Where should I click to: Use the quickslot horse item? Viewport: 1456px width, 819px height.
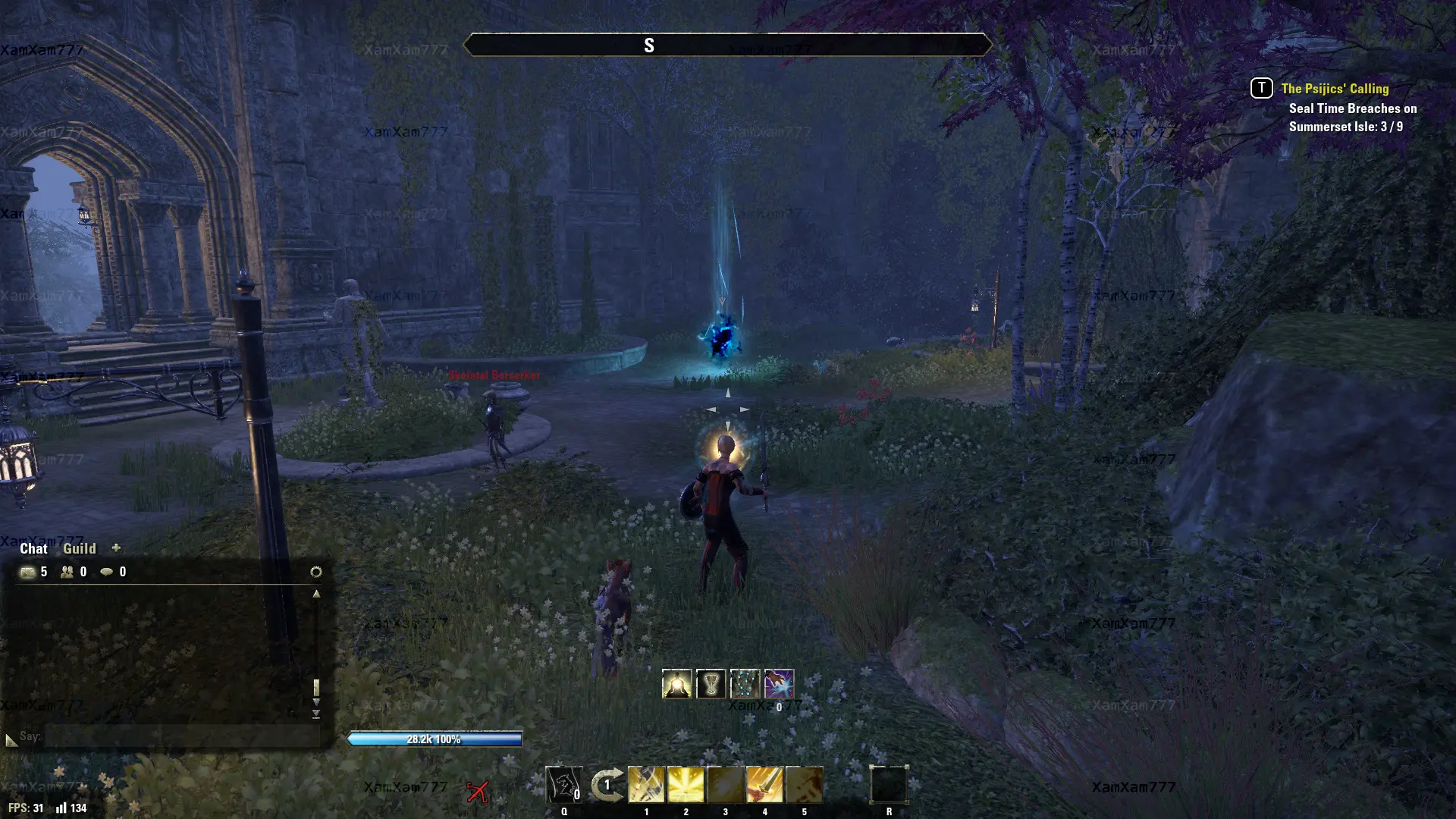[563, 784]
